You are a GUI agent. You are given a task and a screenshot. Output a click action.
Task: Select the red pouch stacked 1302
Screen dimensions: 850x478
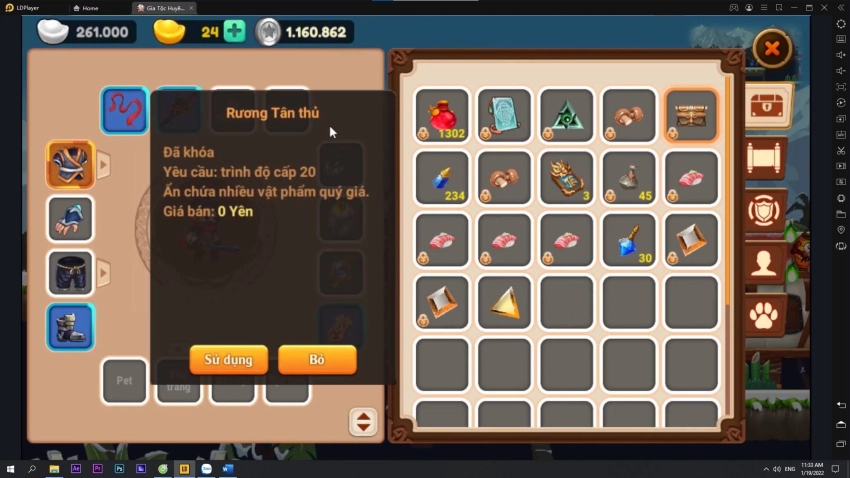[442, 114]
